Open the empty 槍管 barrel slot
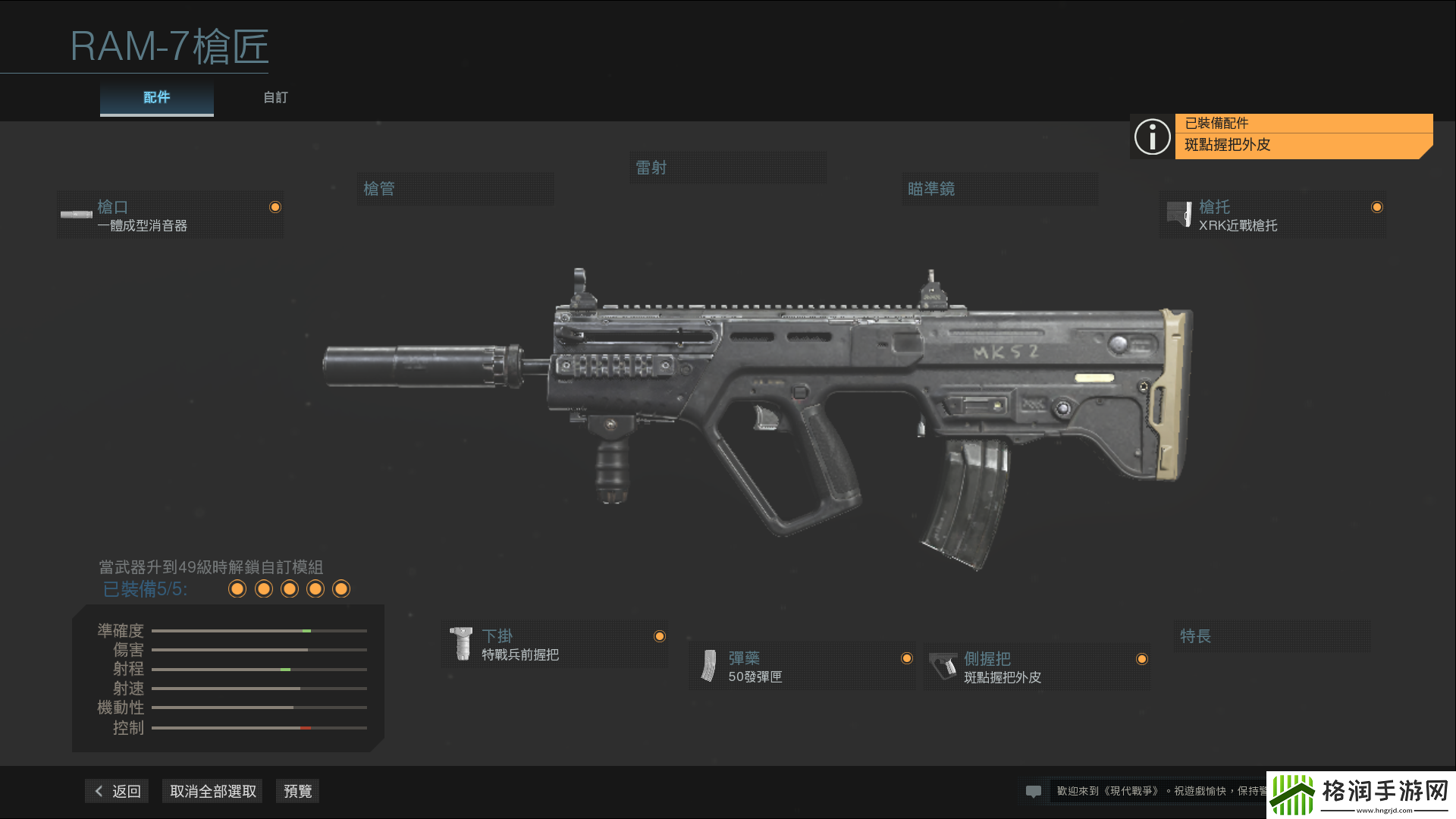This screenshot has height=819, width=1456. pyautogui.click(x=455, y=189)
